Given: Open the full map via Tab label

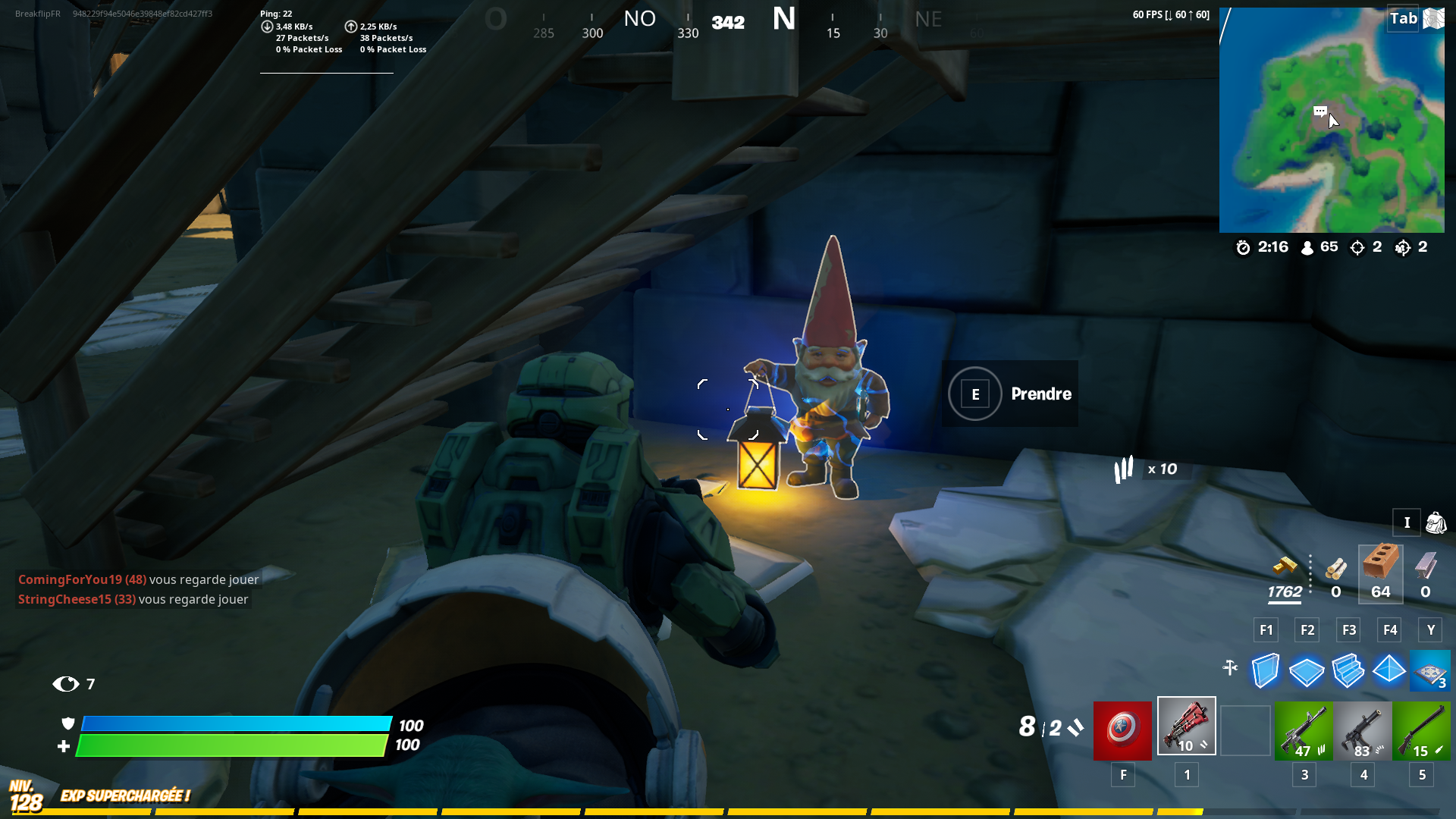Looking at the screenshot, I should (x=1404, y=17).
